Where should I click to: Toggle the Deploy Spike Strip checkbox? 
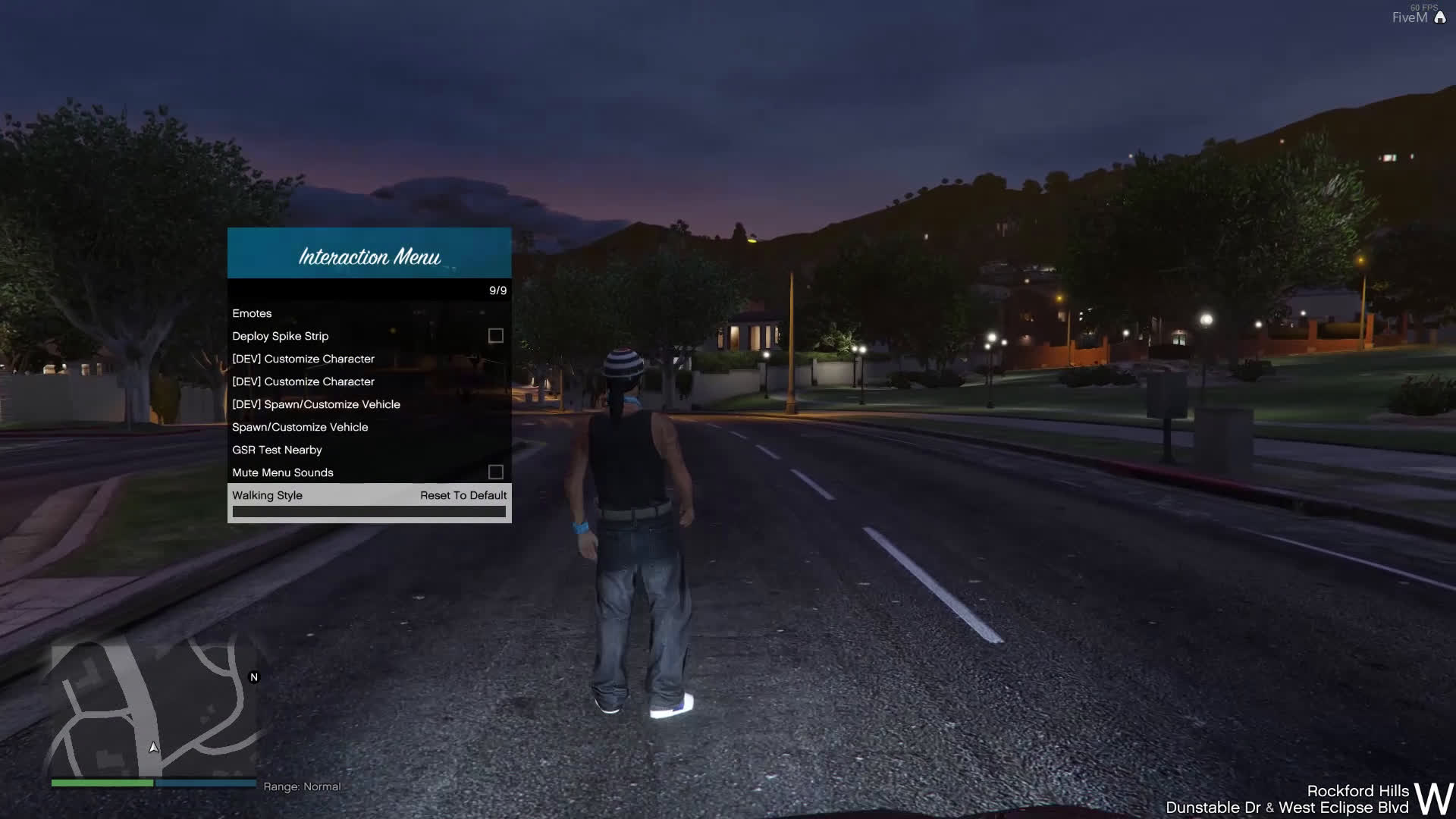[496, 336]
